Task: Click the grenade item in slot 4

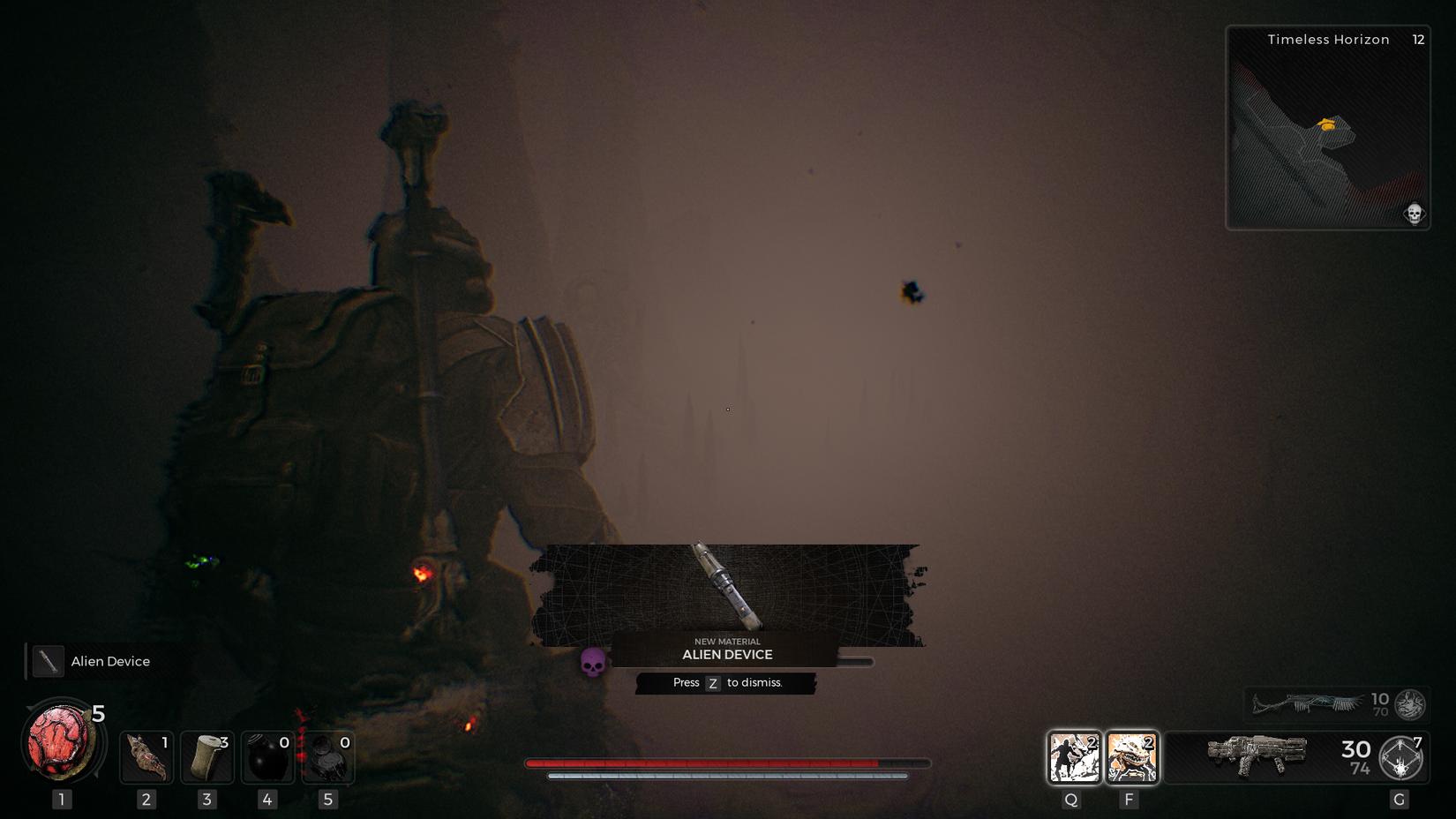Action: (x=267, y=756)
